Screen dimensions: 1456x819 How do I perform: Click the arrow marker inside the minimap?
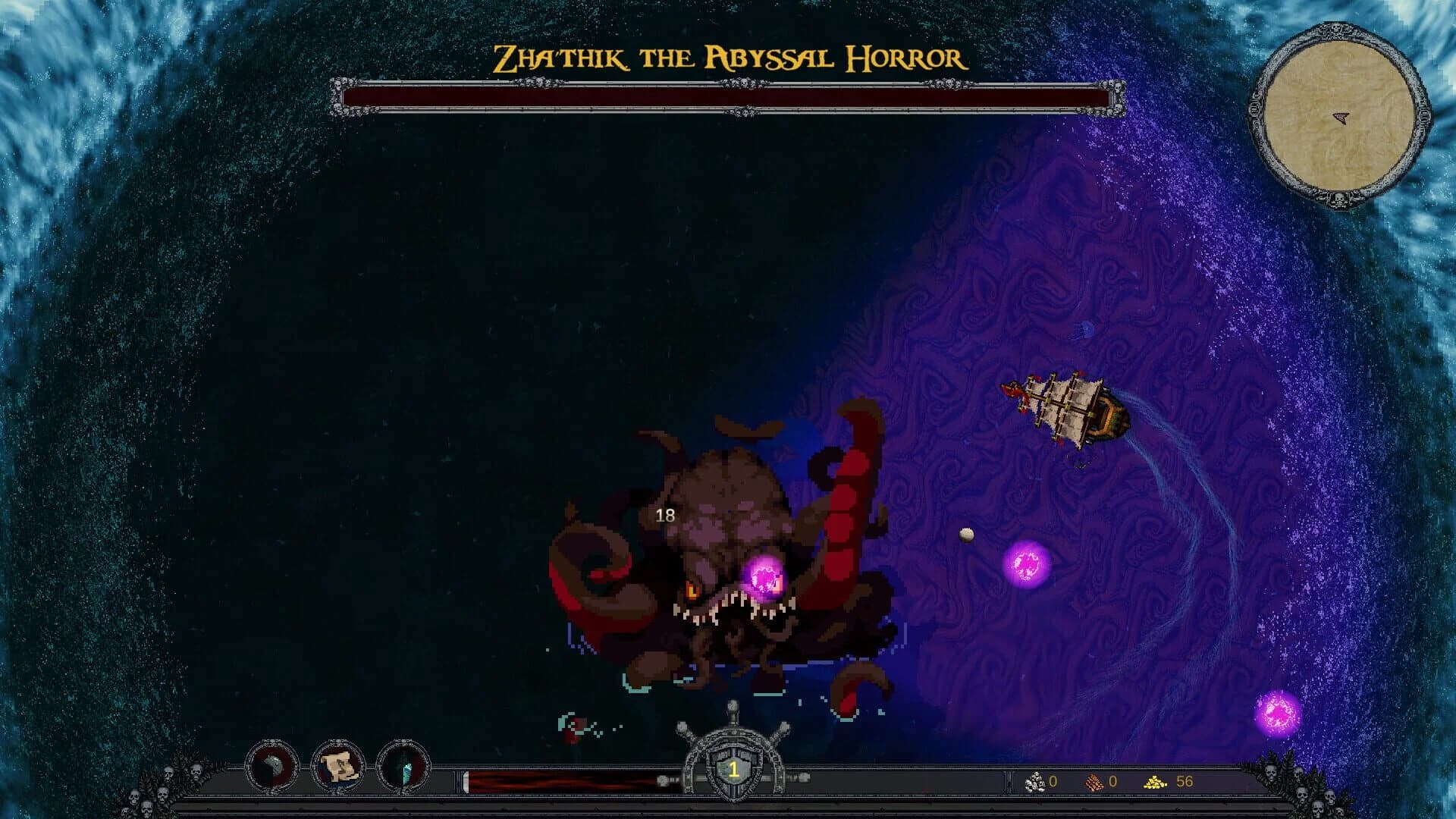(x=1341, y=118)
